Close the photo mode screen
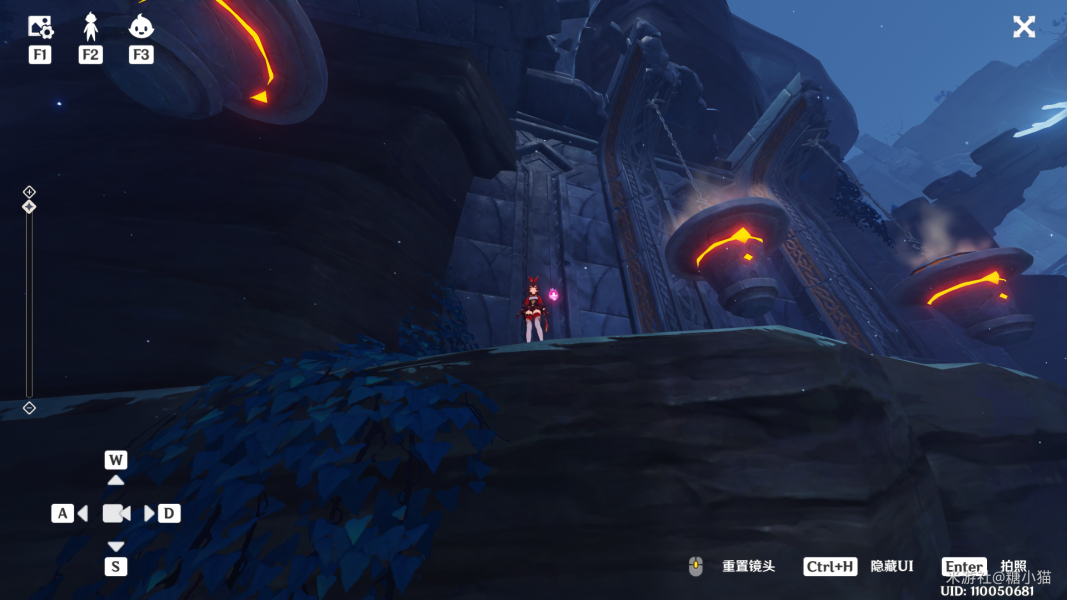 tap(1024, 27)
